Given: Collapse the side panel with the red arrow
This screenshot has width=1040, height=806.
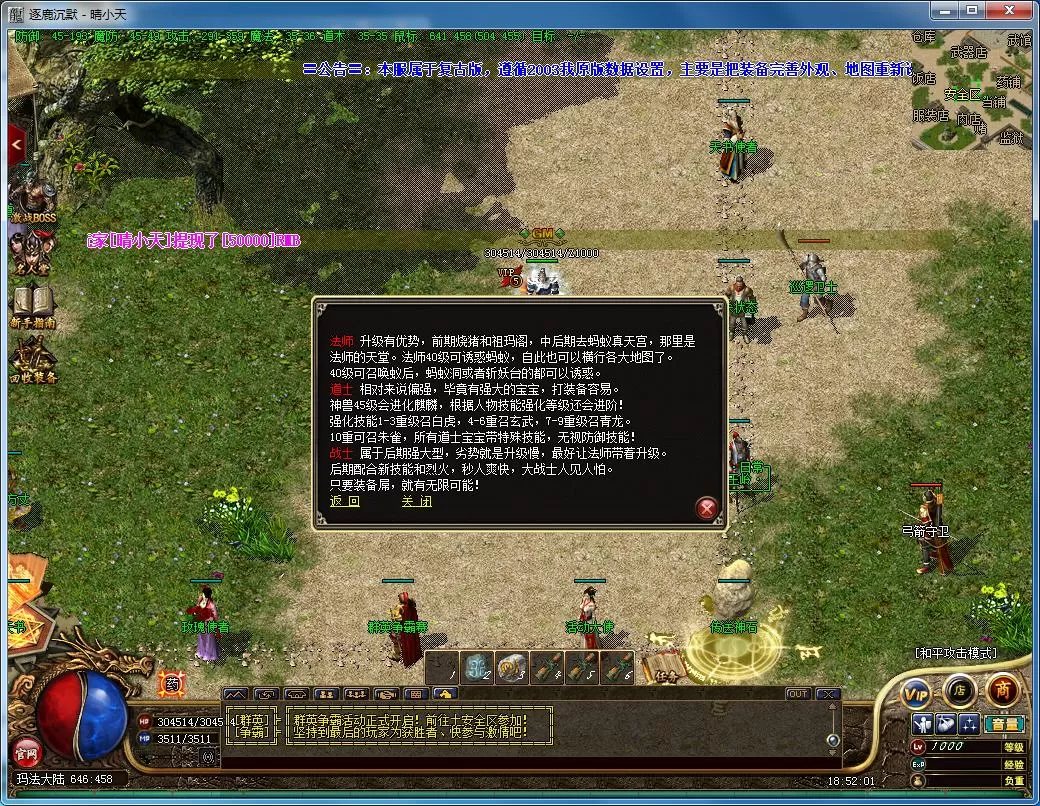Looking at the screenshot, I should point(16,146).
